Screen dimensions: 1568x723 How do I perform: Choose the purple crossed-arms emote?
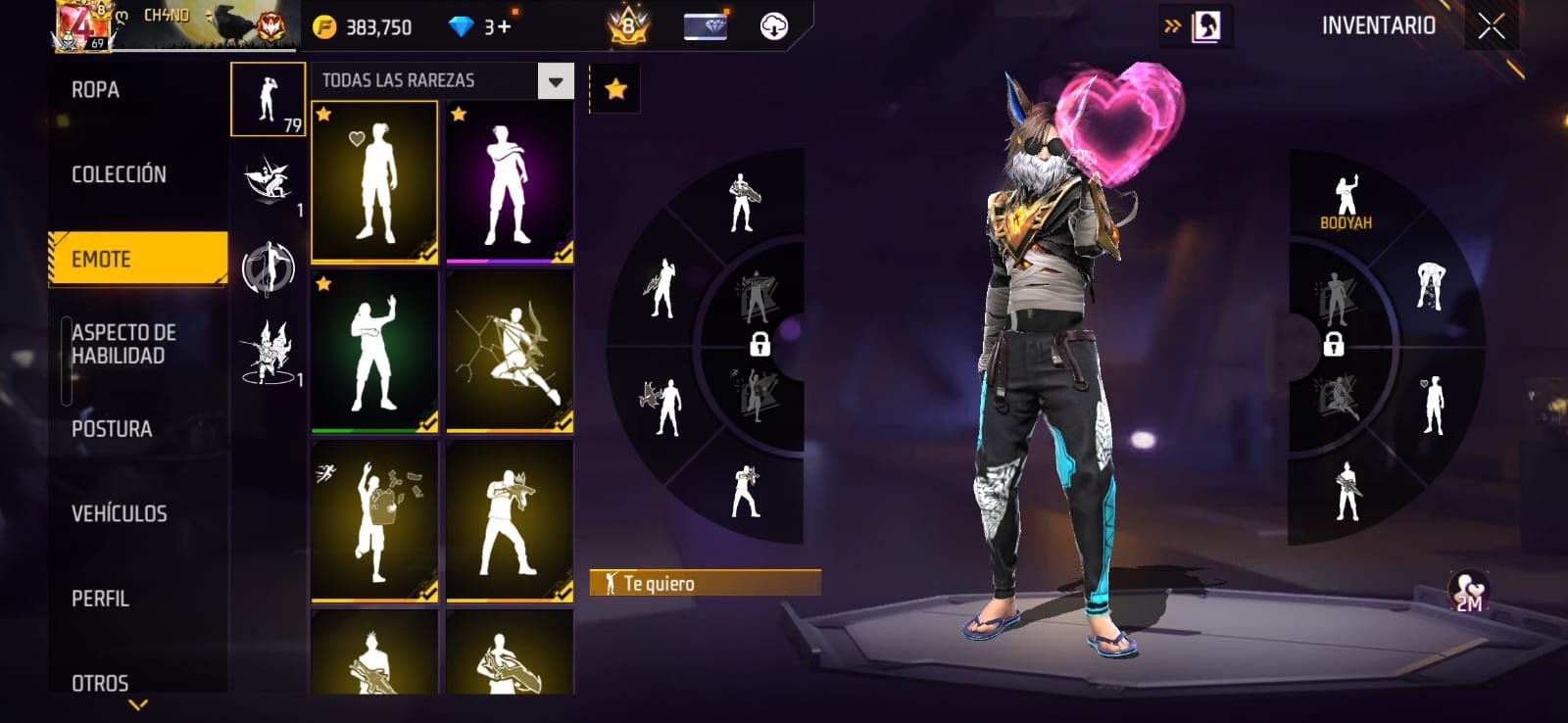[510, 182]
